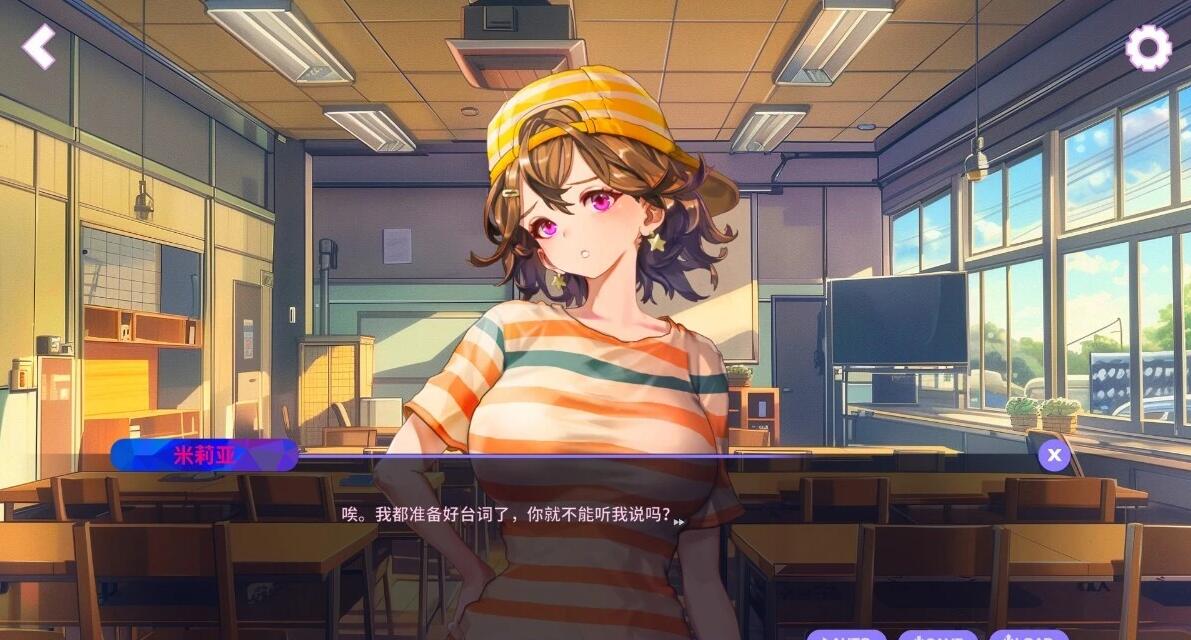This screenshot has width=1191, height=640.
Task: Open the SAVE menu button
Action: pos(937,635)
